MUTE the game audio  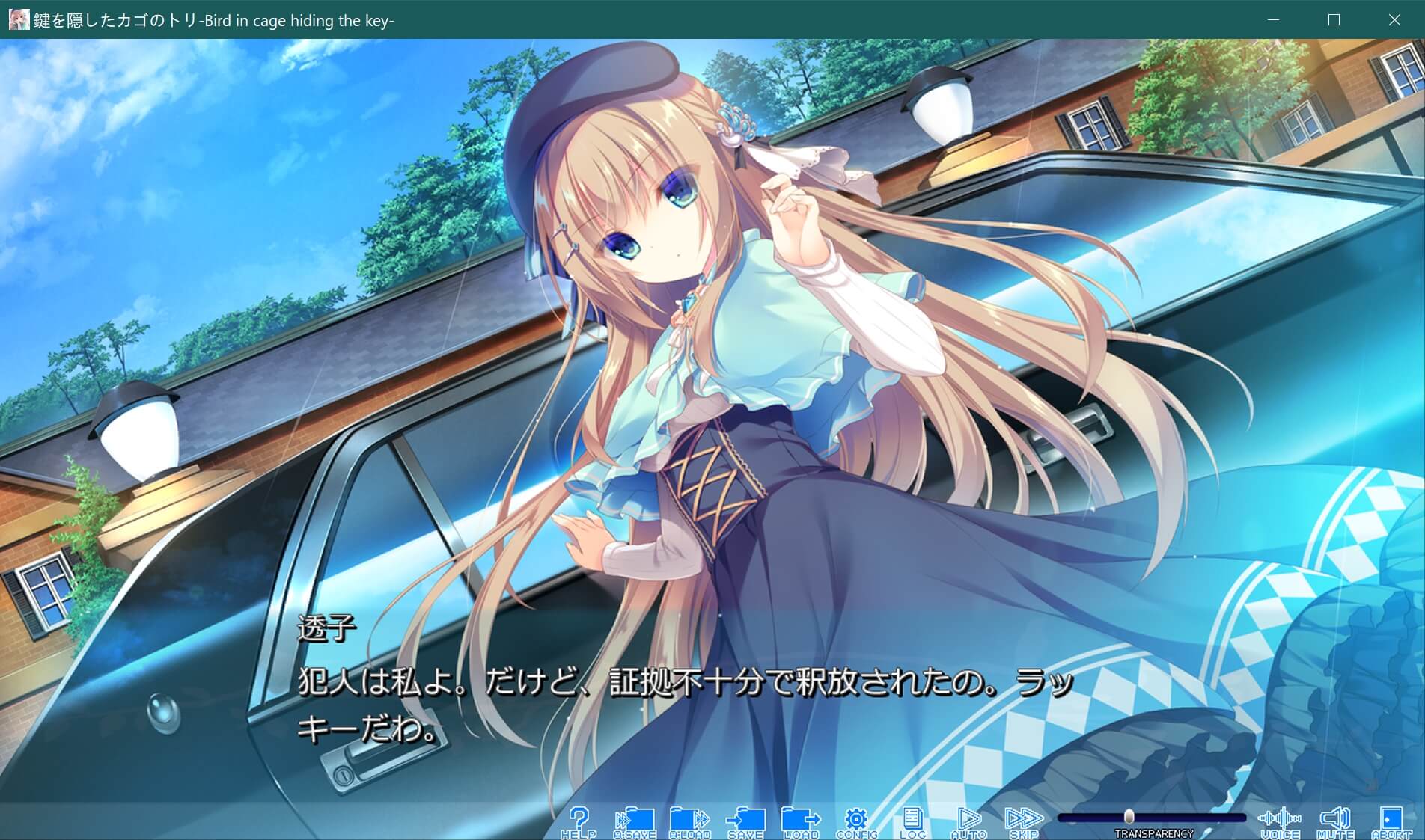tap(1337, 820)
